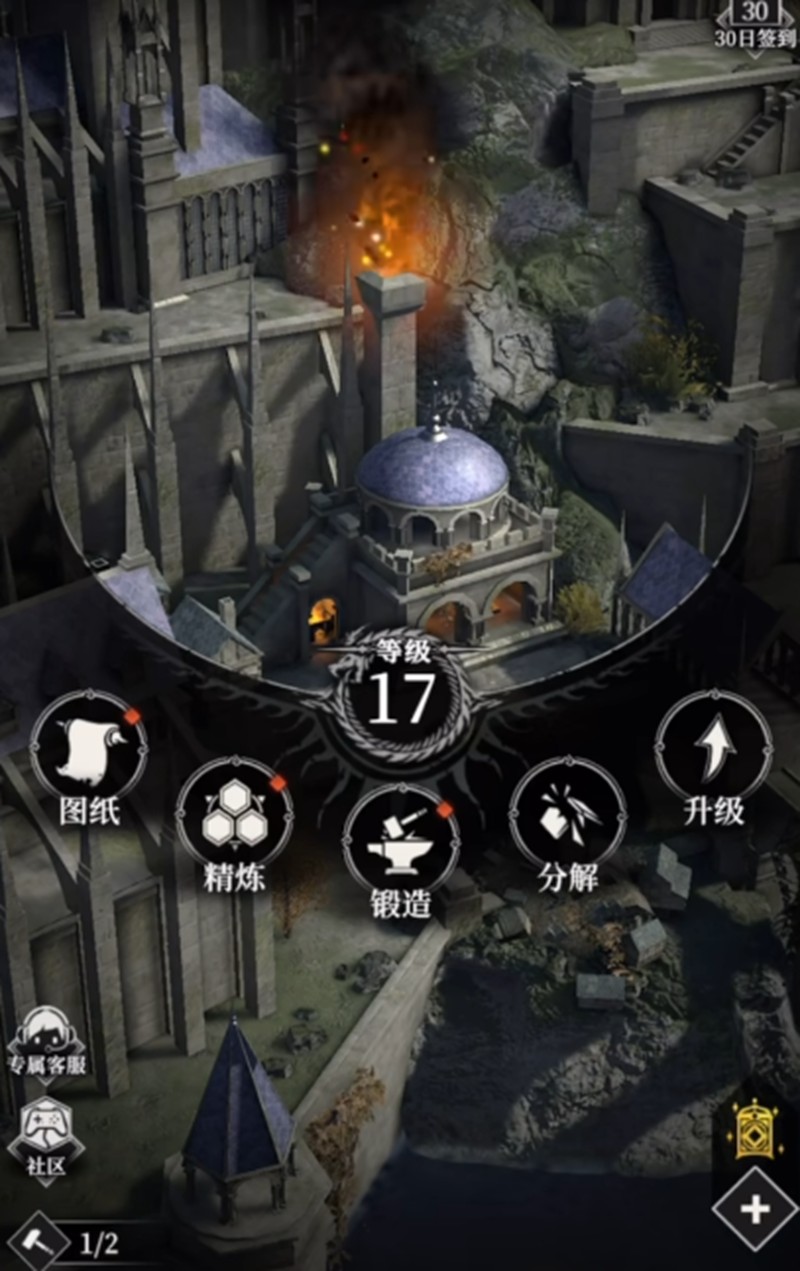Screen dimensions: 800x1271
Task: Click the diamond plus button
Action: click(x=755, y=1211)
